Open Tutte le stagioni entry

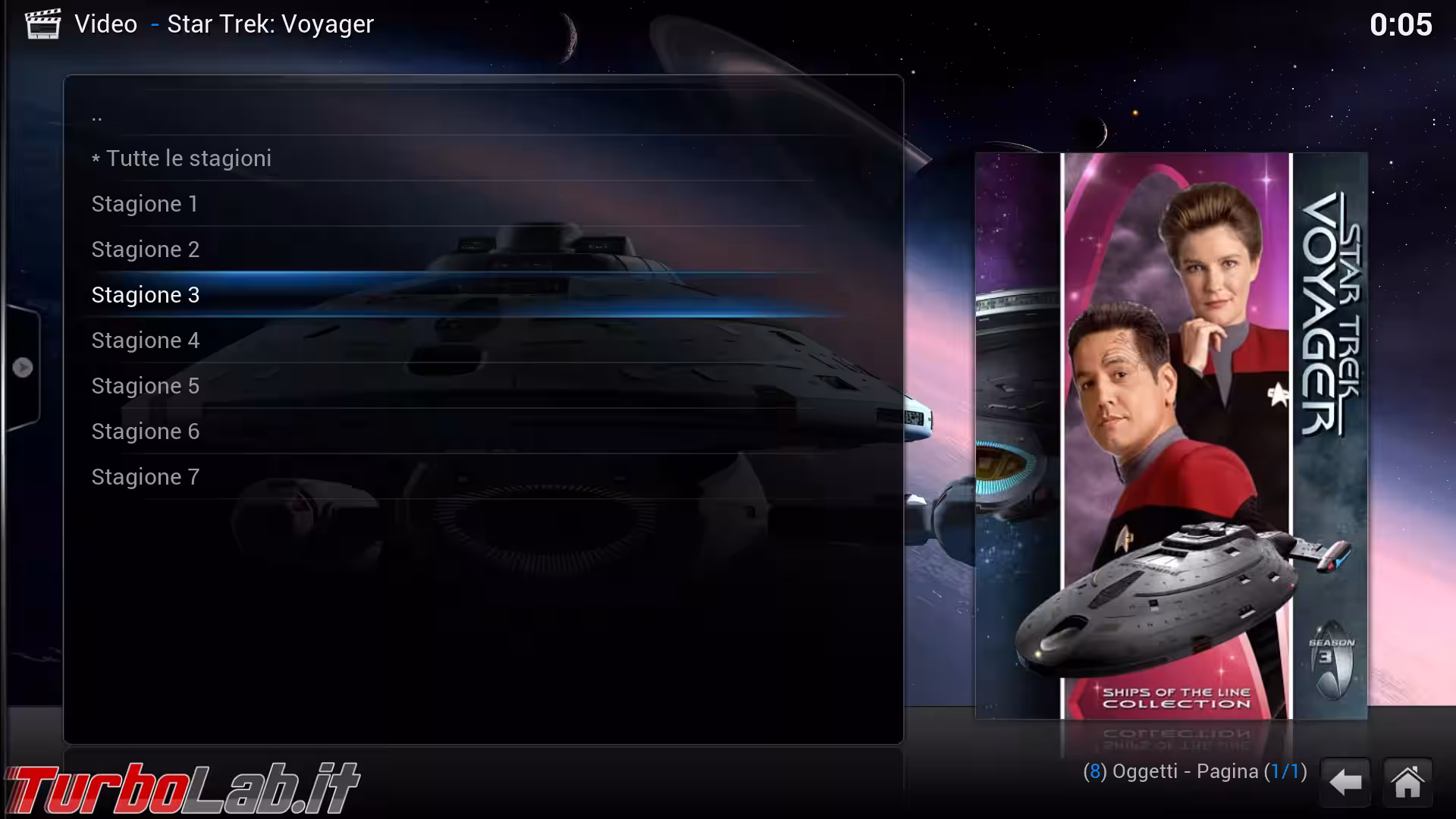click(x=182, y=158)
